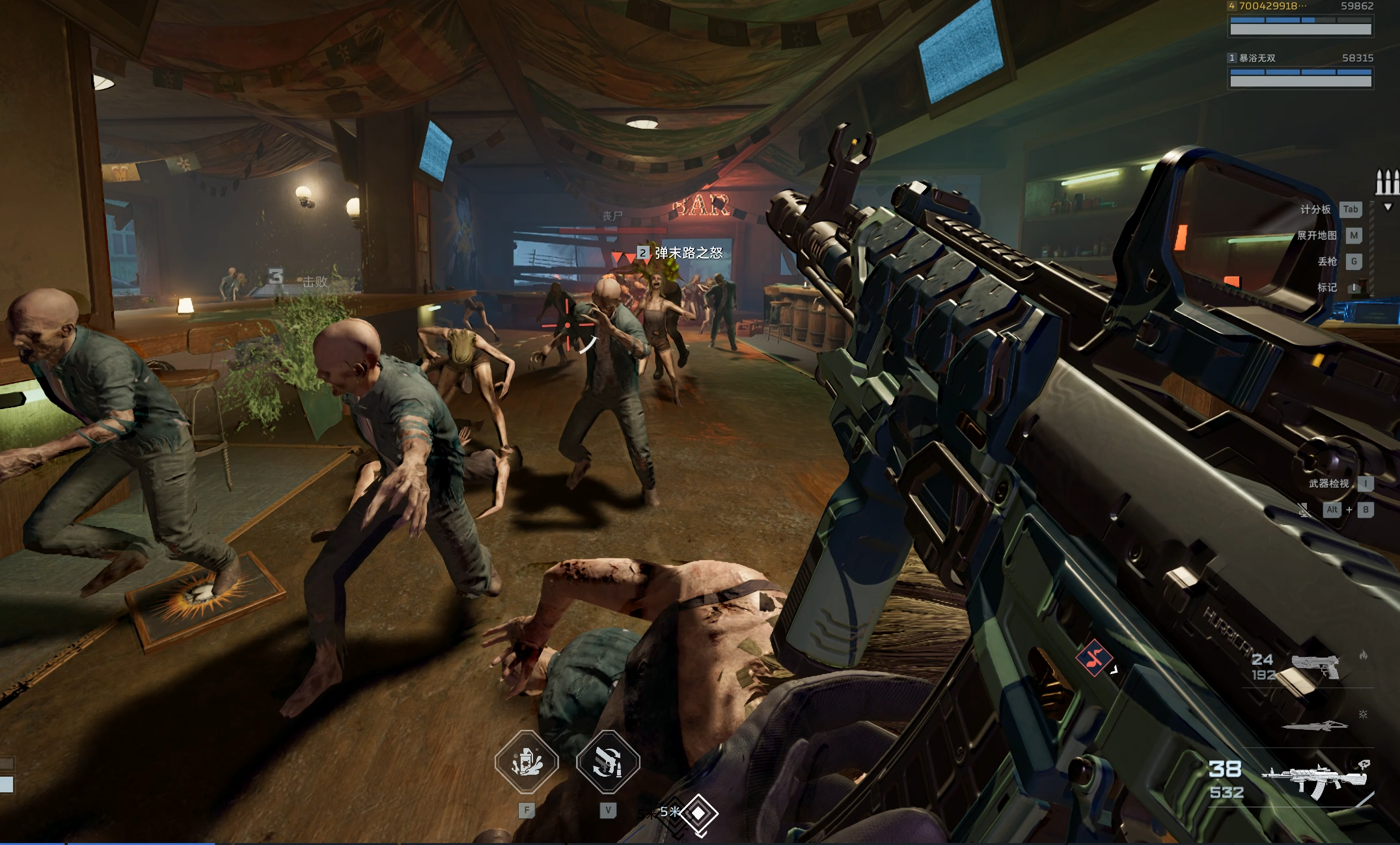Activate the splashing canister grenade ability
Viewport: 1400px width, 845px height.
click(x=527, y=762)
